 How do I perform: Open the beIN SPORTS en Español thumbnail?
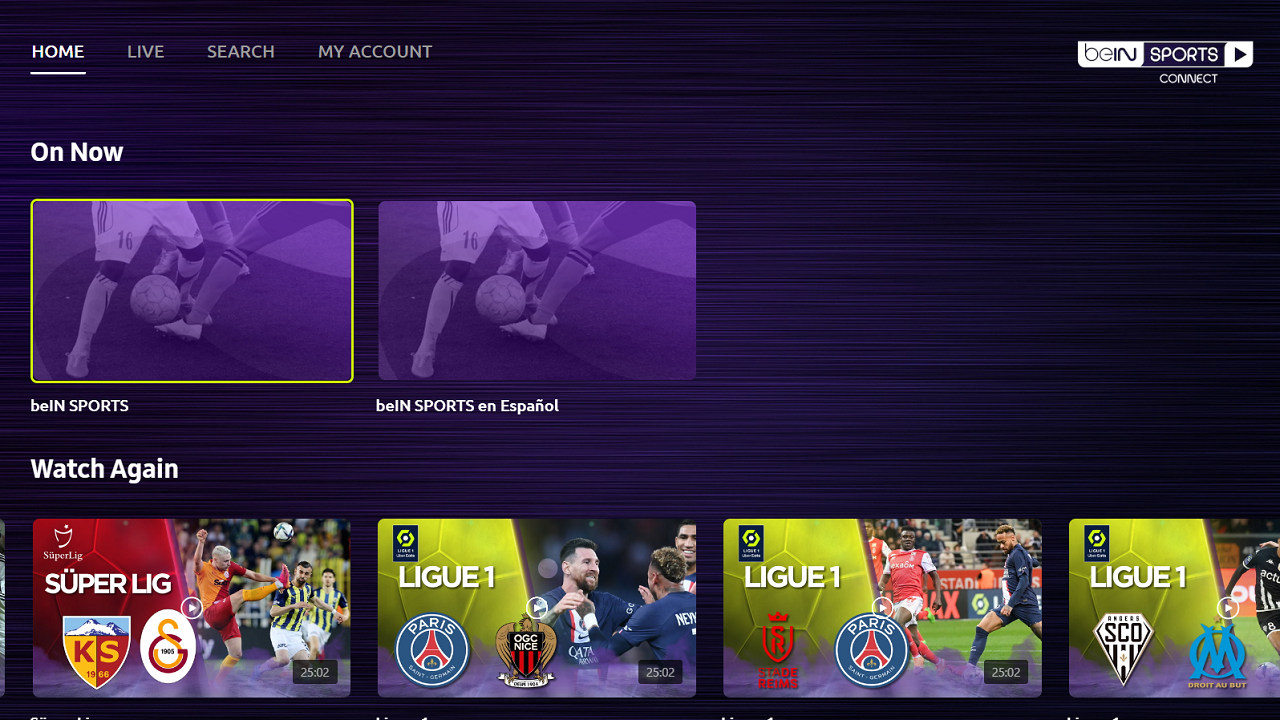click(536, 290)
